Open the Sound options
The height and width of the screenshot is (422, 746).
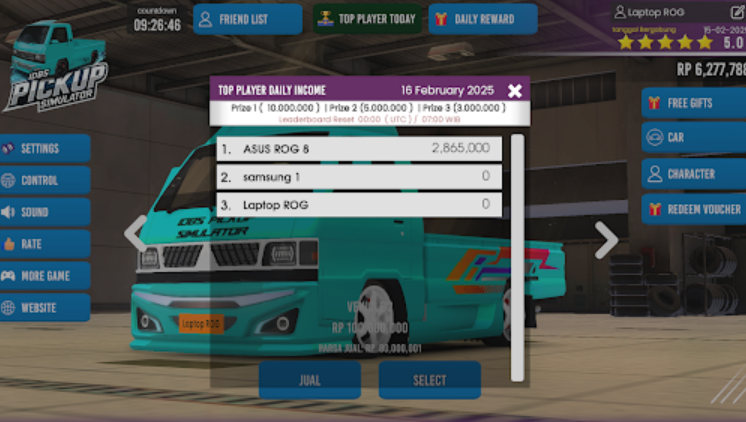pyautogui.click(x=45, y=213)
